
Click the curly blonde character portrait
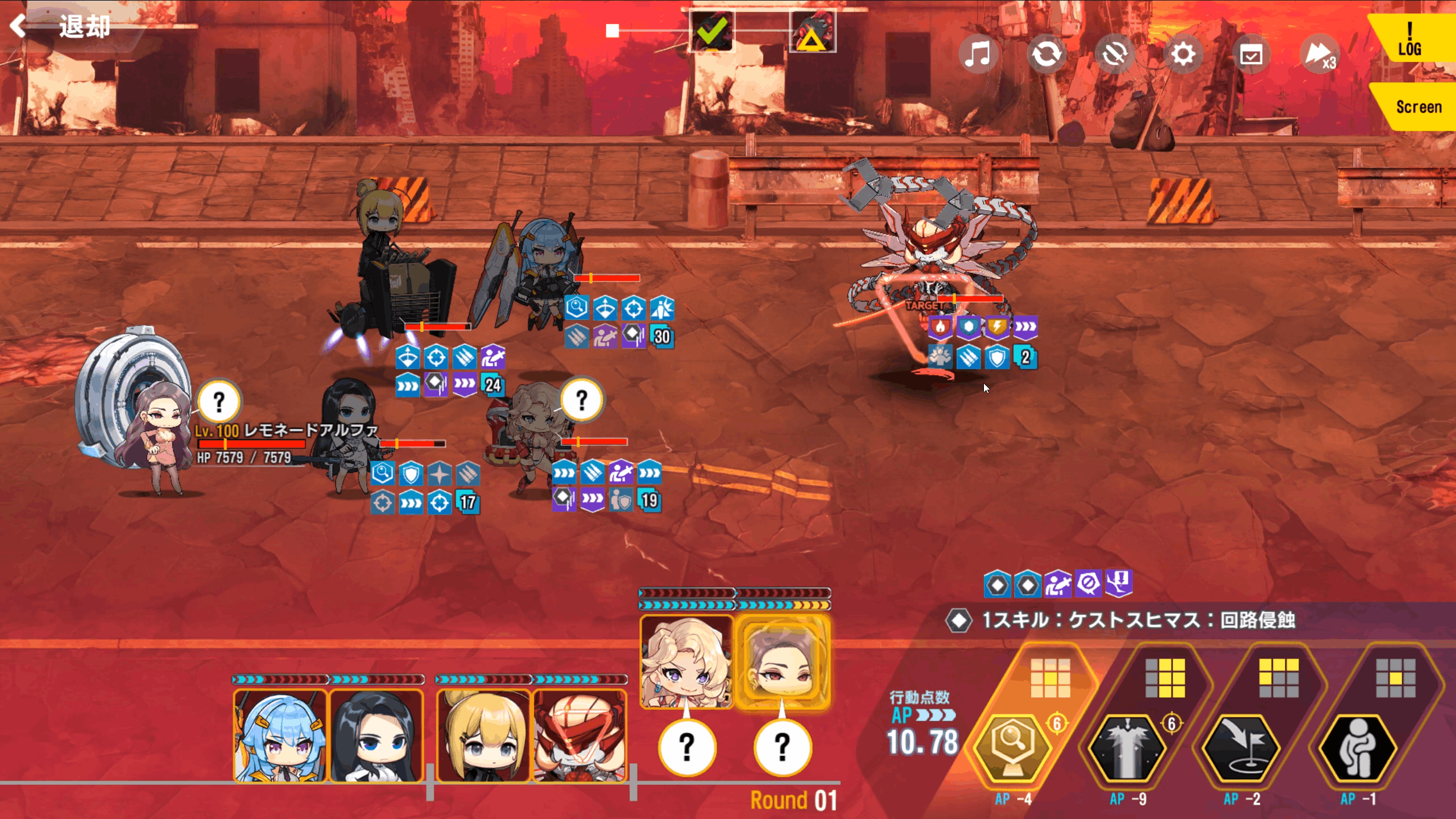coord(686,663)
